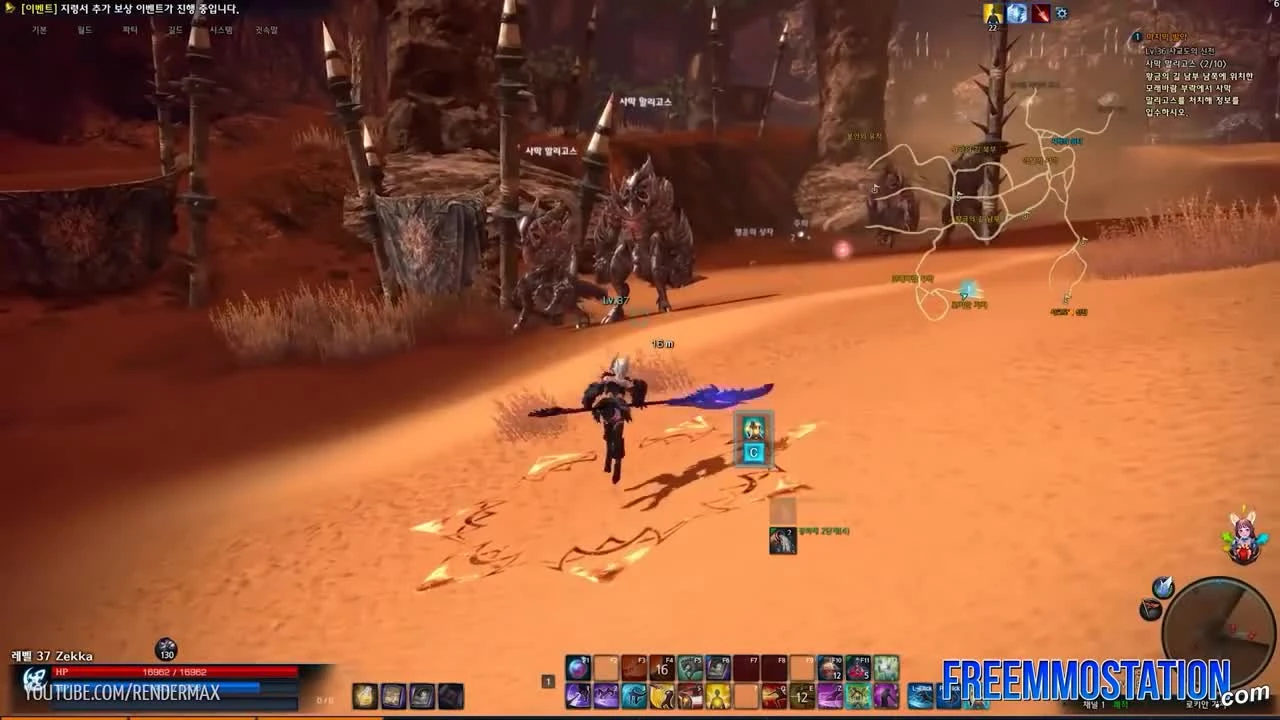
Task: Click the event trumpet icon in the top-left banner
Action: (10, 9)
